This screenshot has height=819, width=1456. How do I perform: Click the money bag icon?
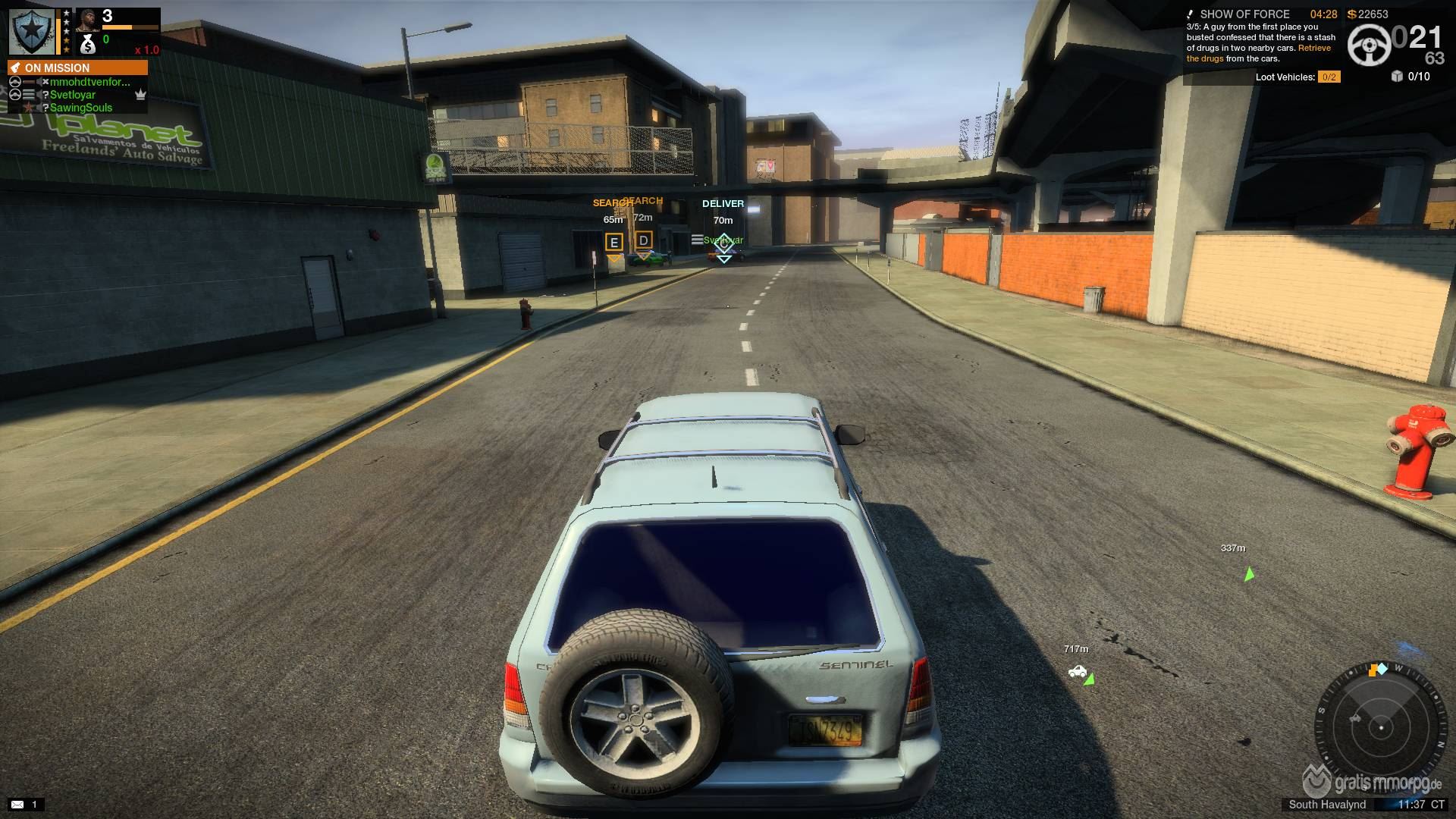point(88,45)
